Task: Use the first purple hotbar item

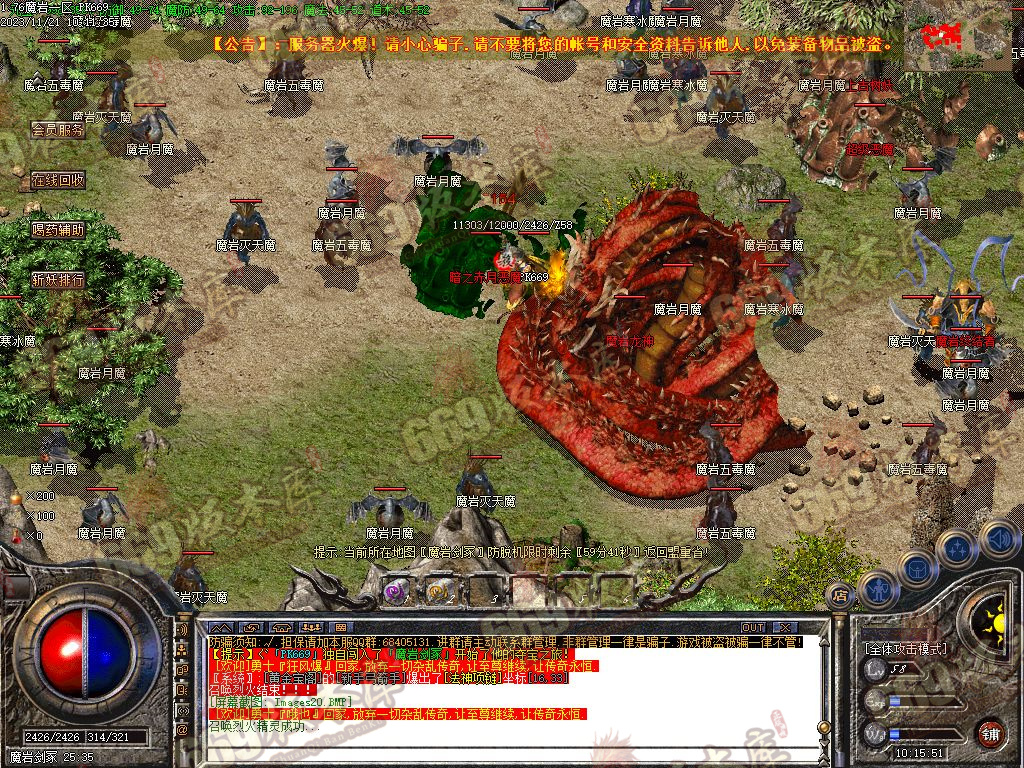Action: click(x=396, y=591)
